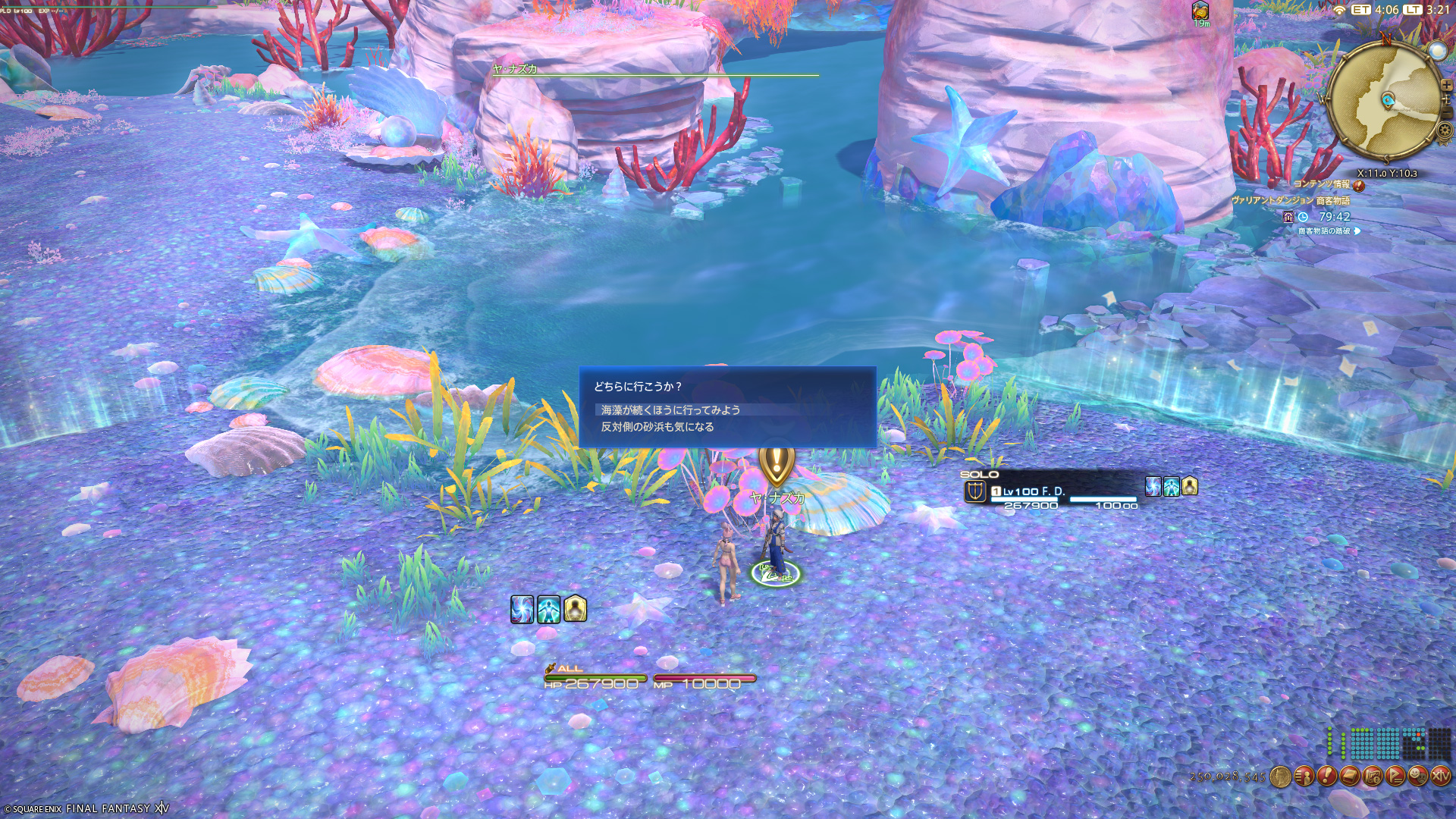
Task: Zoom out the minimap with minus button
Action: pyautogui.click(x=1447, y=114)
